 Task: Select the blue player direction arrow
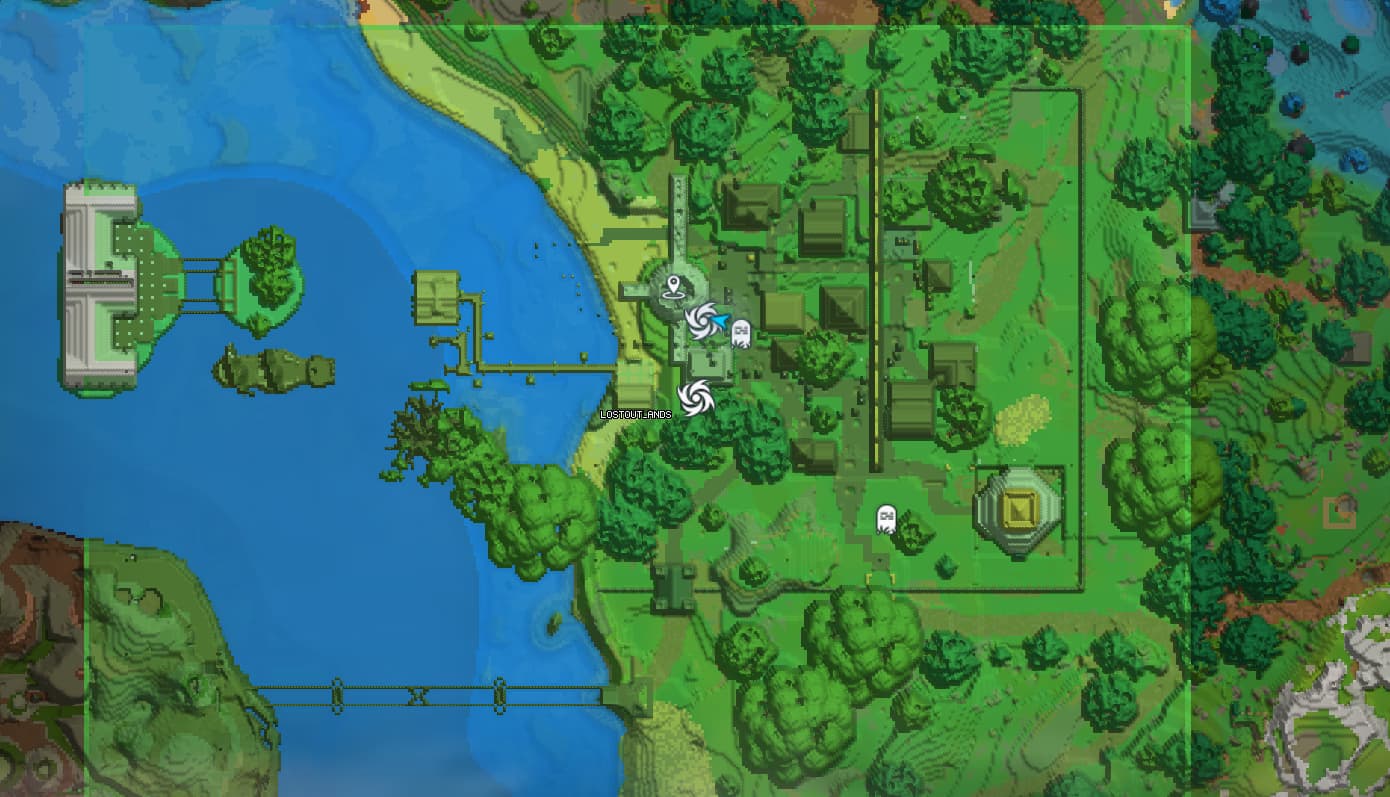pos(722,320)
